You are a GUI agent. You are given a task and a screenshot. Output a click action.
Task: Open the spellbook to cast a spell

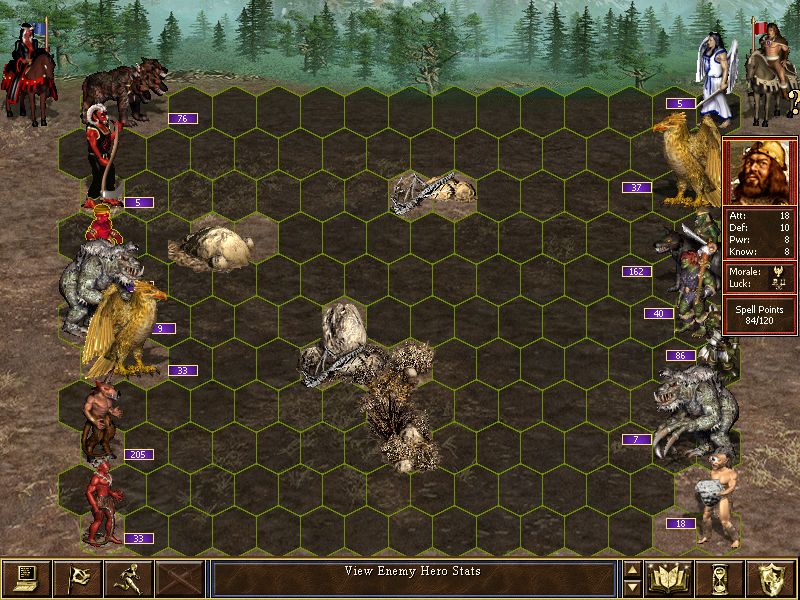click(670, 578)
